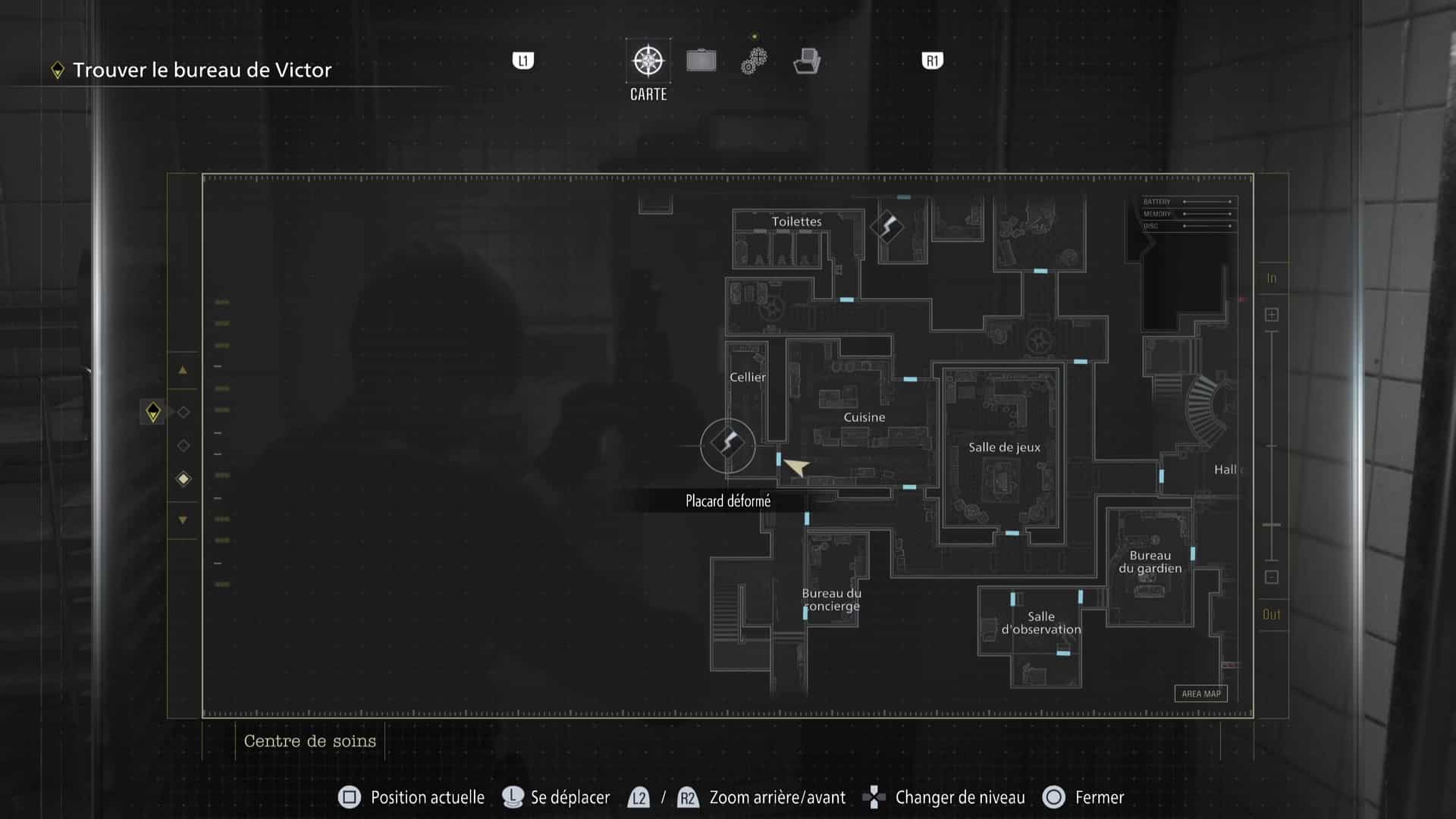Open the files and records icon
1456x819 pixels.
point(807,60)
